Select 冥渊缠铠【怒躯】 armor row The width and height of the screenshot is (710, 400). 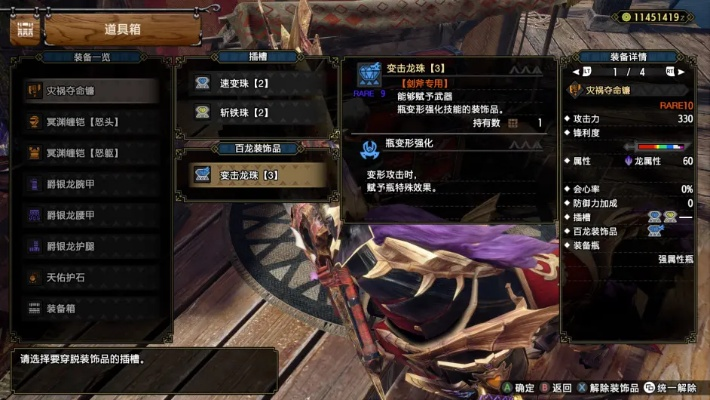pos(88,153)
